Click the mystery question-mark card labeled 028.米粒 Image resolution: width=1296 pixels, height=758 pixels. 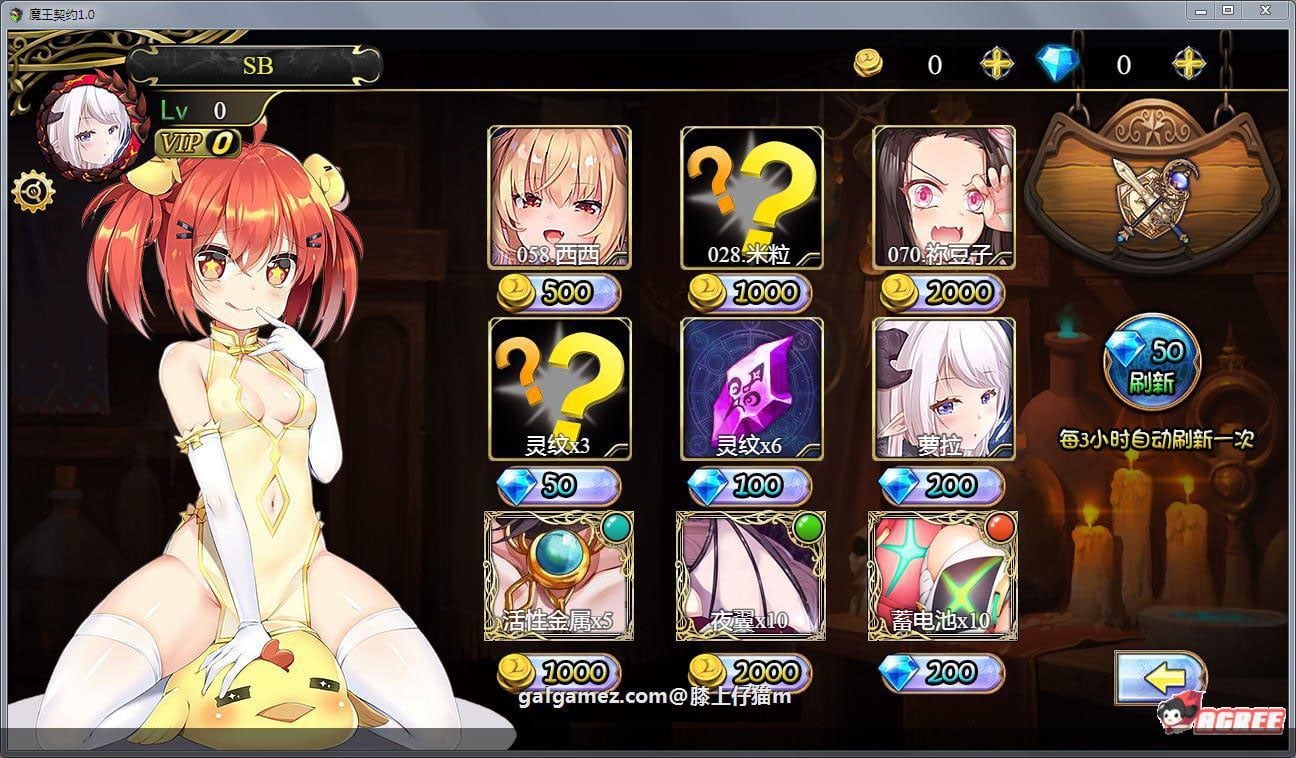click(749, 196)
